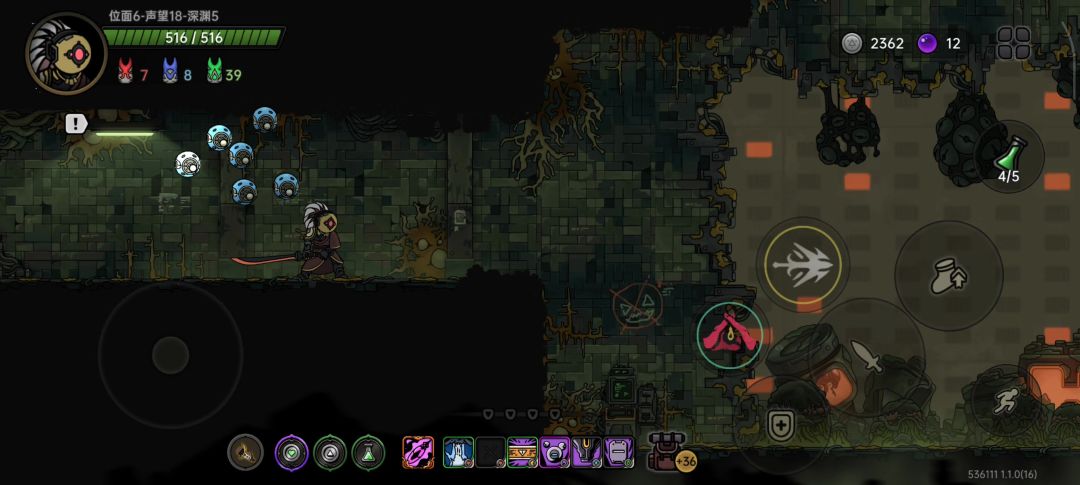The width and height of the screenshot is (1080, 485).
Task: Use the trident arrow skill
Action: point(802,265)
